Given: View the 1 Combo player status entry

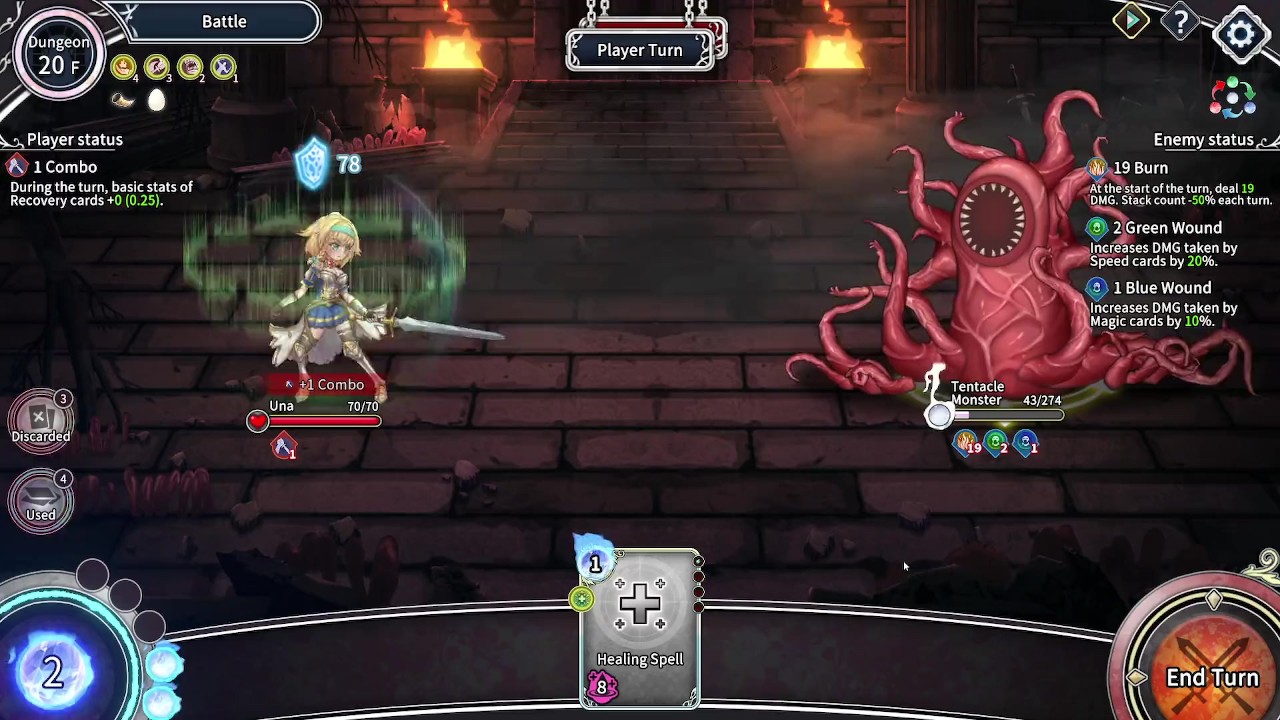Looking at the screenshot, I should tap(60, 167).
